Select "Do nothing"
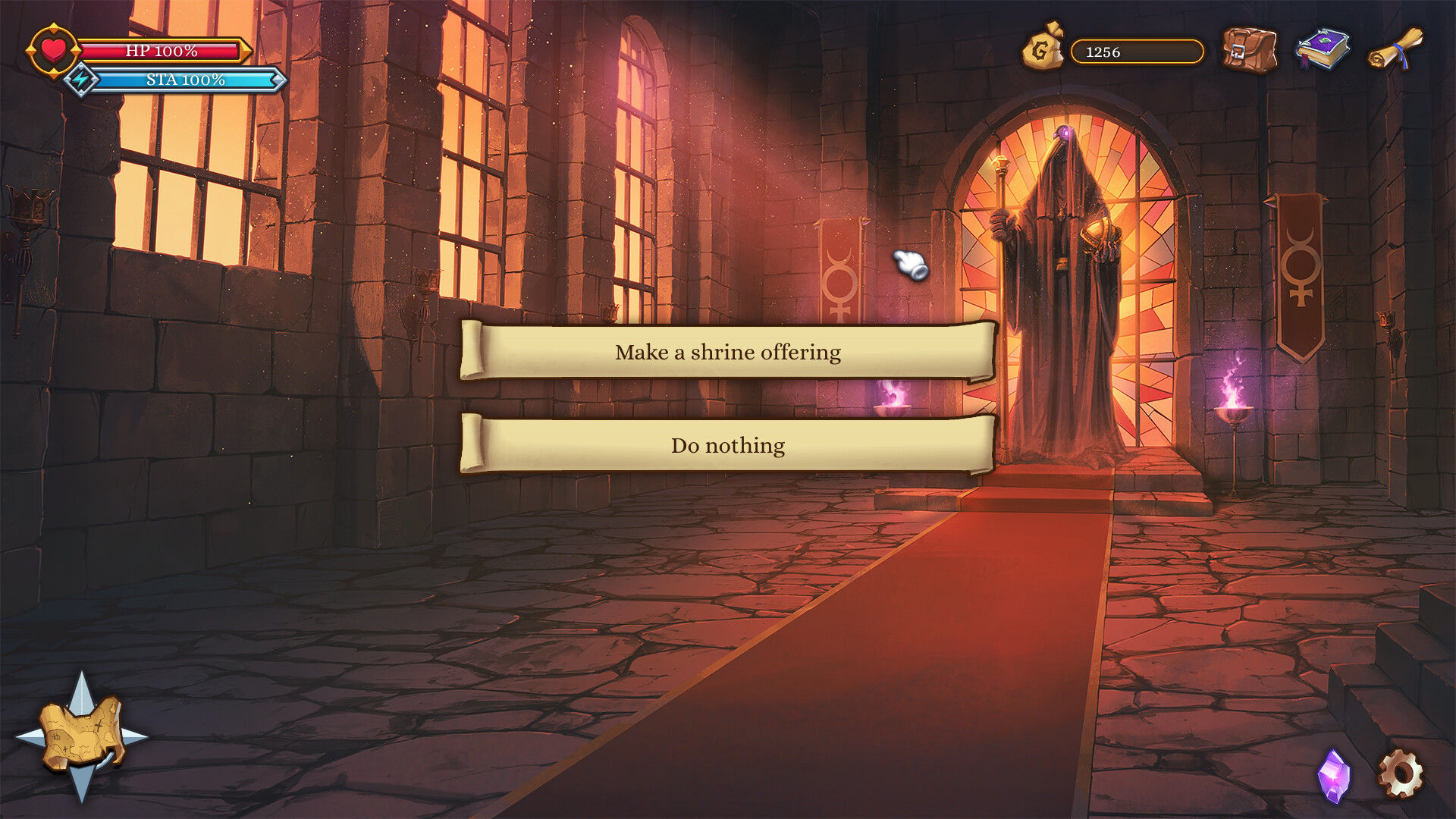 tap(728, 445)
